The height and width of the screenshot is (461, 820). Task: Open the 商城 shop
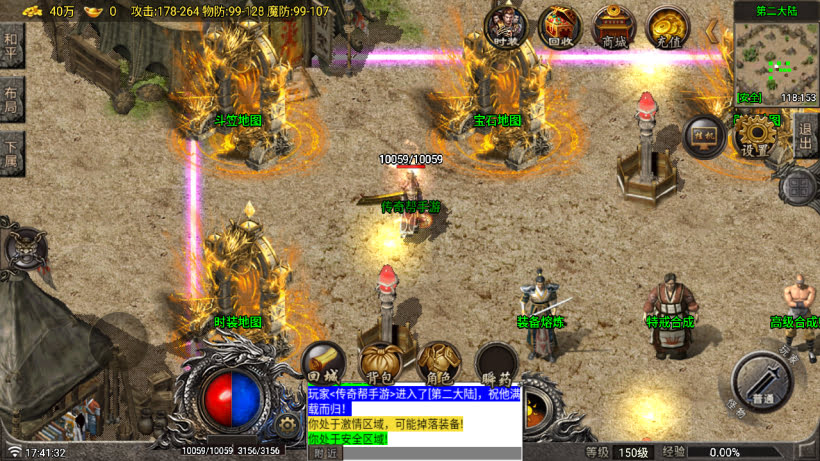tap(614, 25)
